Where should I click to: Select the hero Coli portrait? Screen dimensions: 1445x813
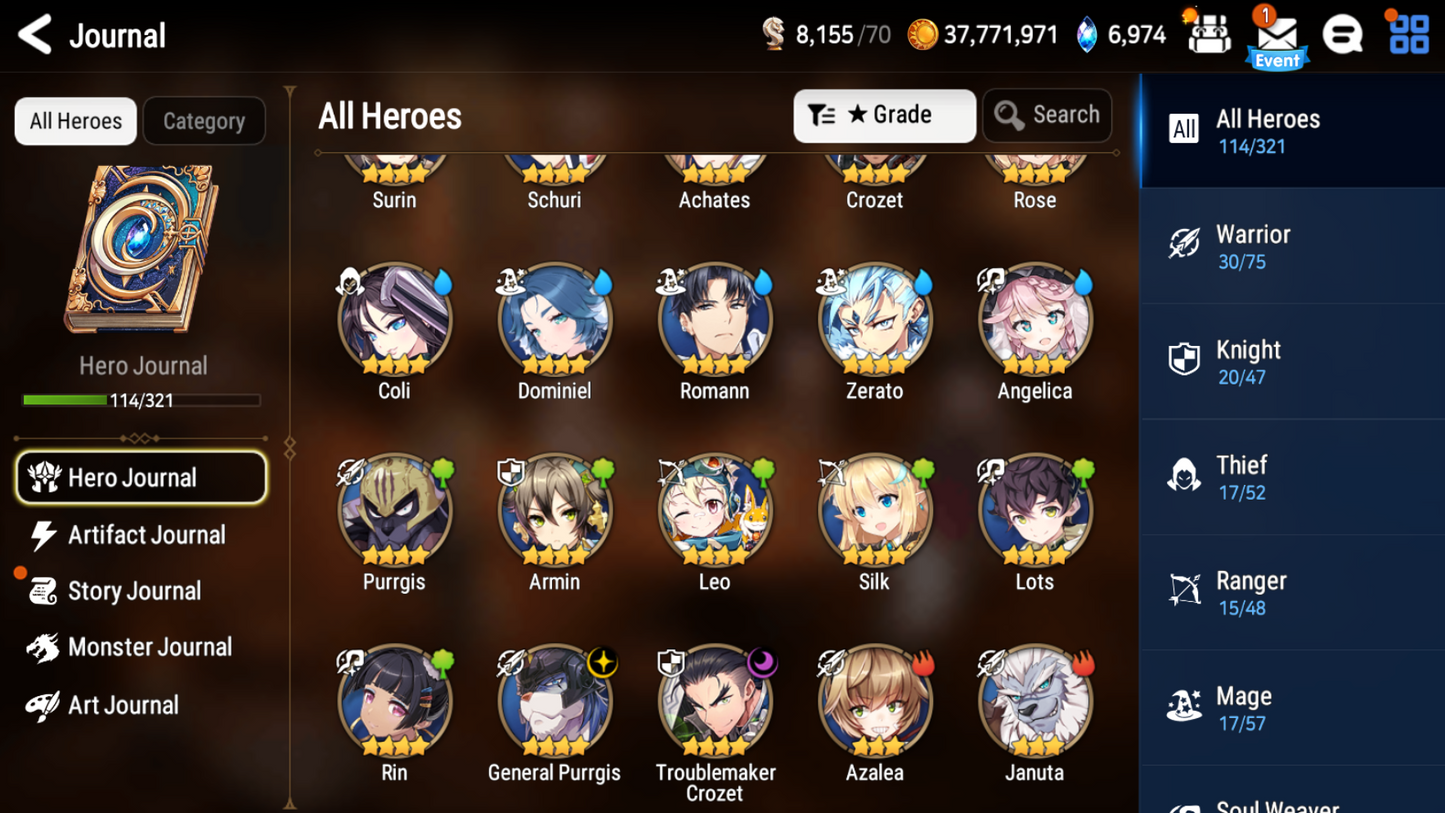coord(394,320)
